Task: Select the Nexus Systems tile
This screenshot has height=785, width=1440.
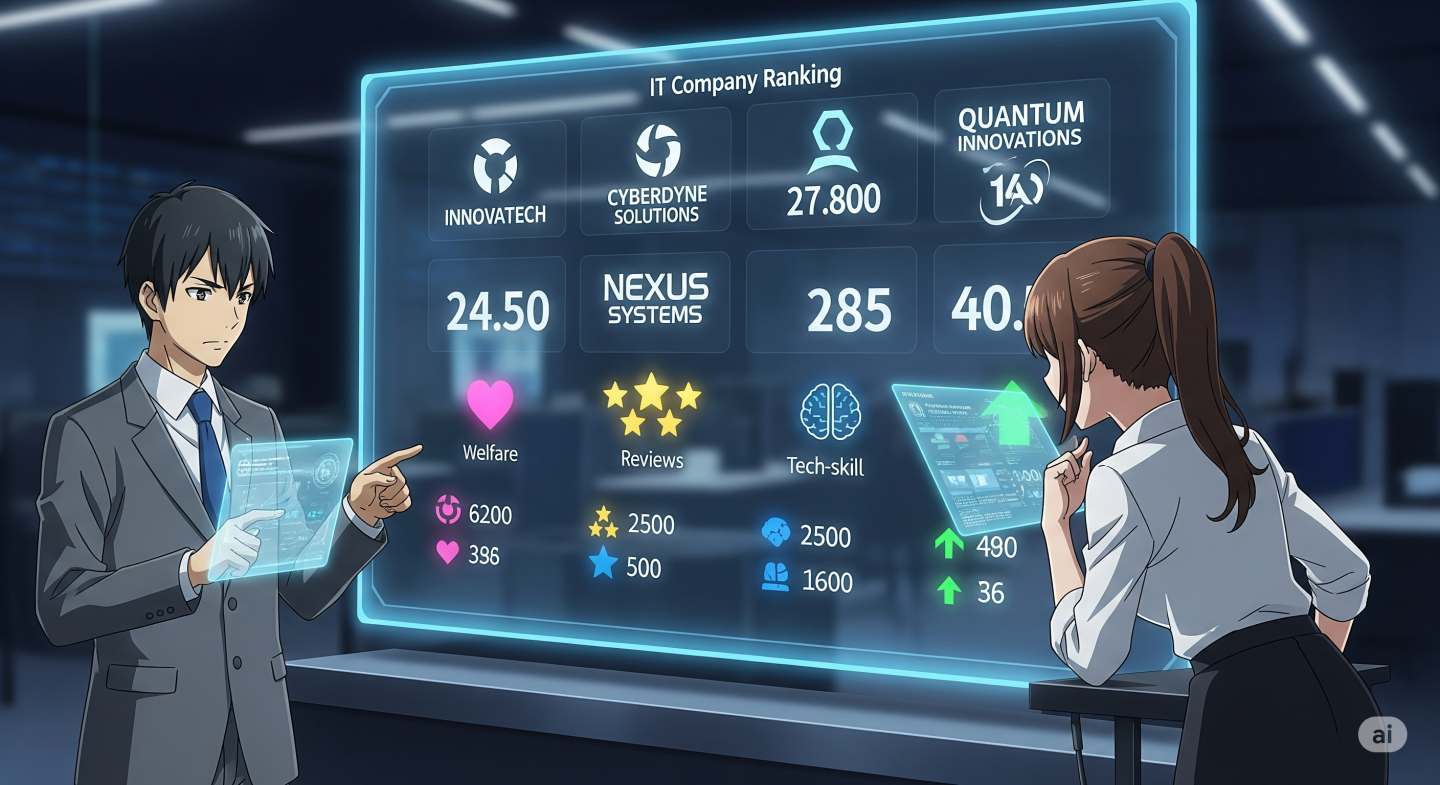Action: (655, 301)
